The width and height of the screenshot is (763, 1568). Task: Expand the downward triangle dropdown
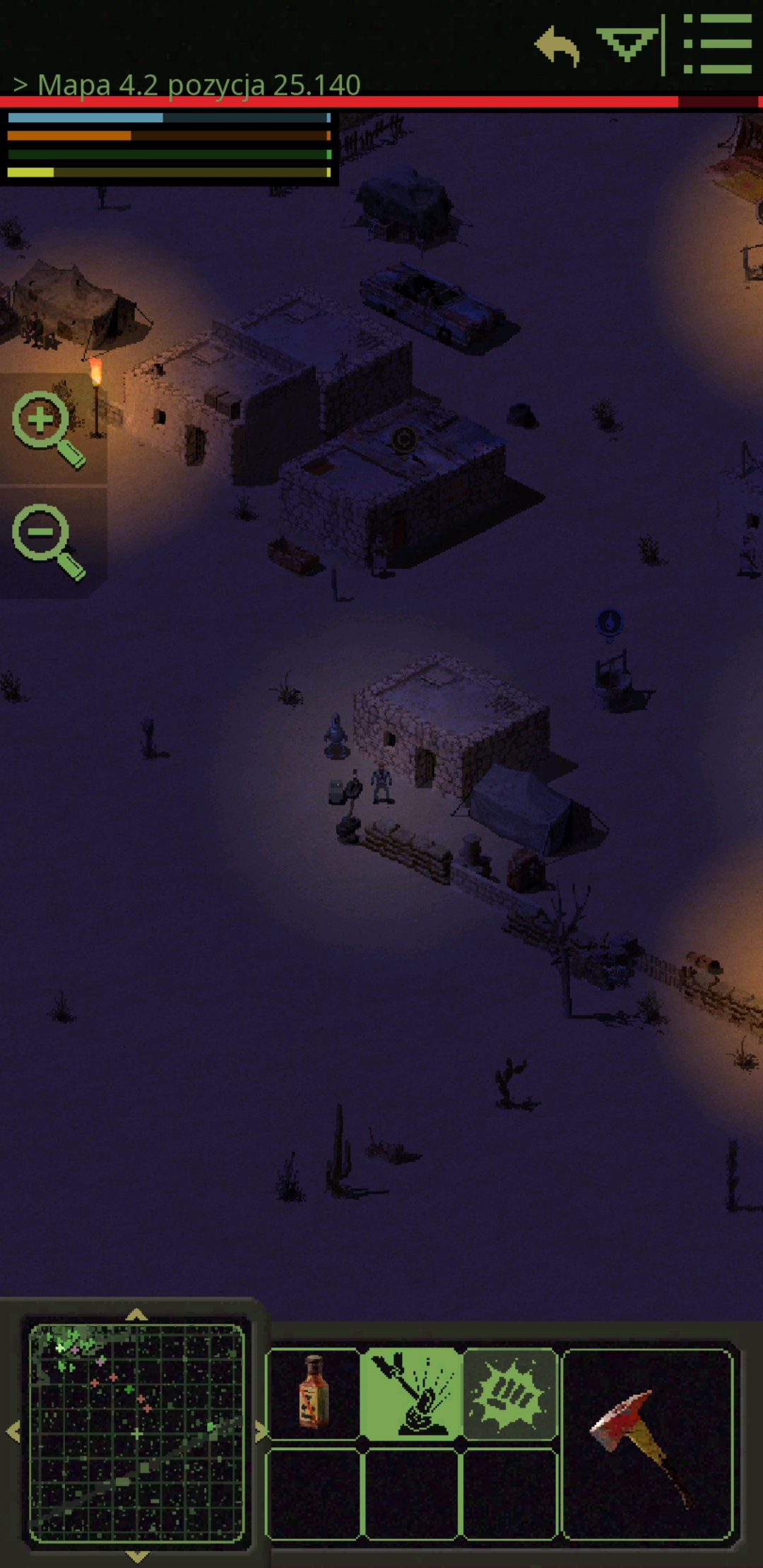click(x=626, y=44)
